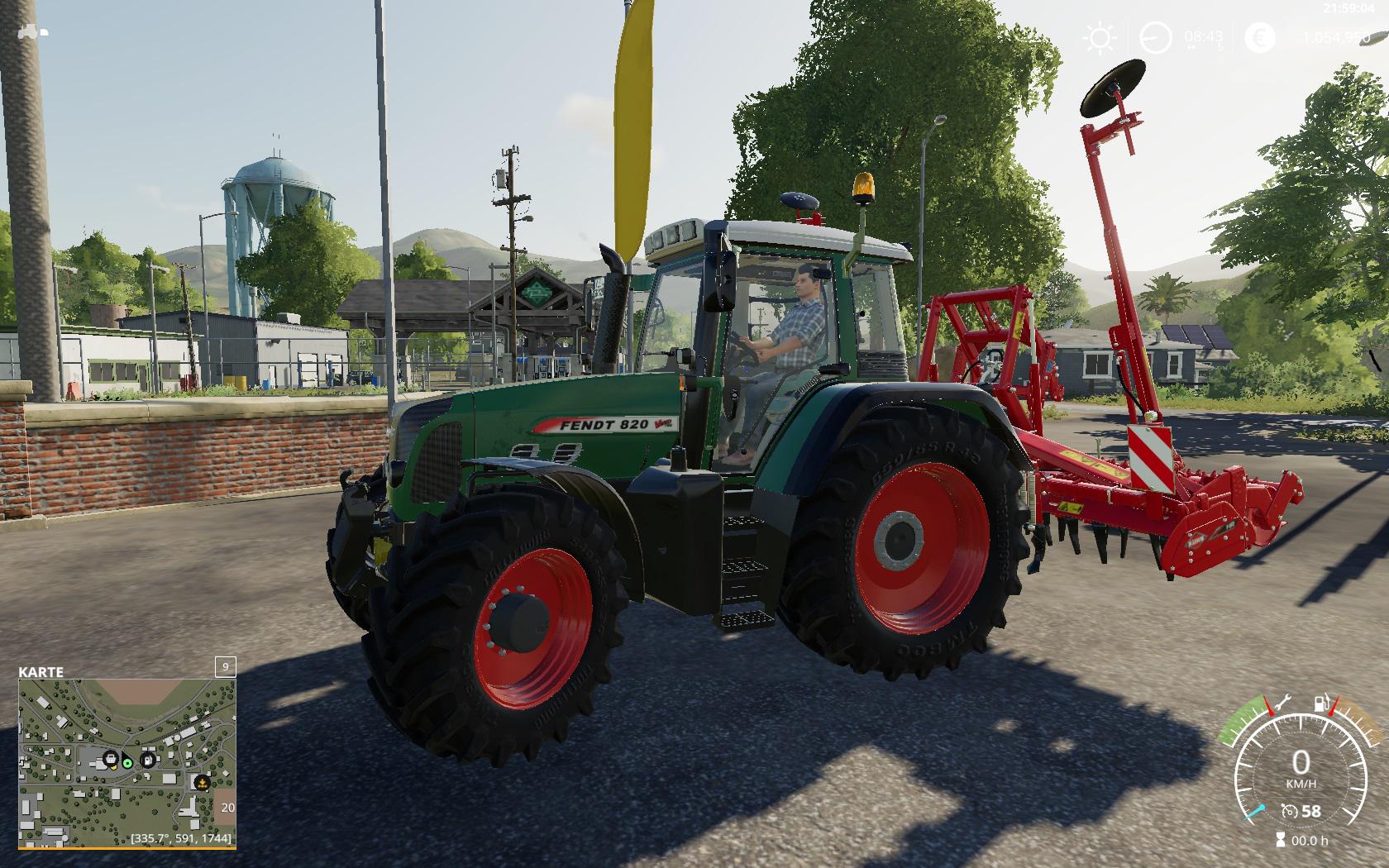This screenshot has height=868, width=1389.
Task: Select the fuel pump icon above the speedometer
Action: [x=1321, y=703]
